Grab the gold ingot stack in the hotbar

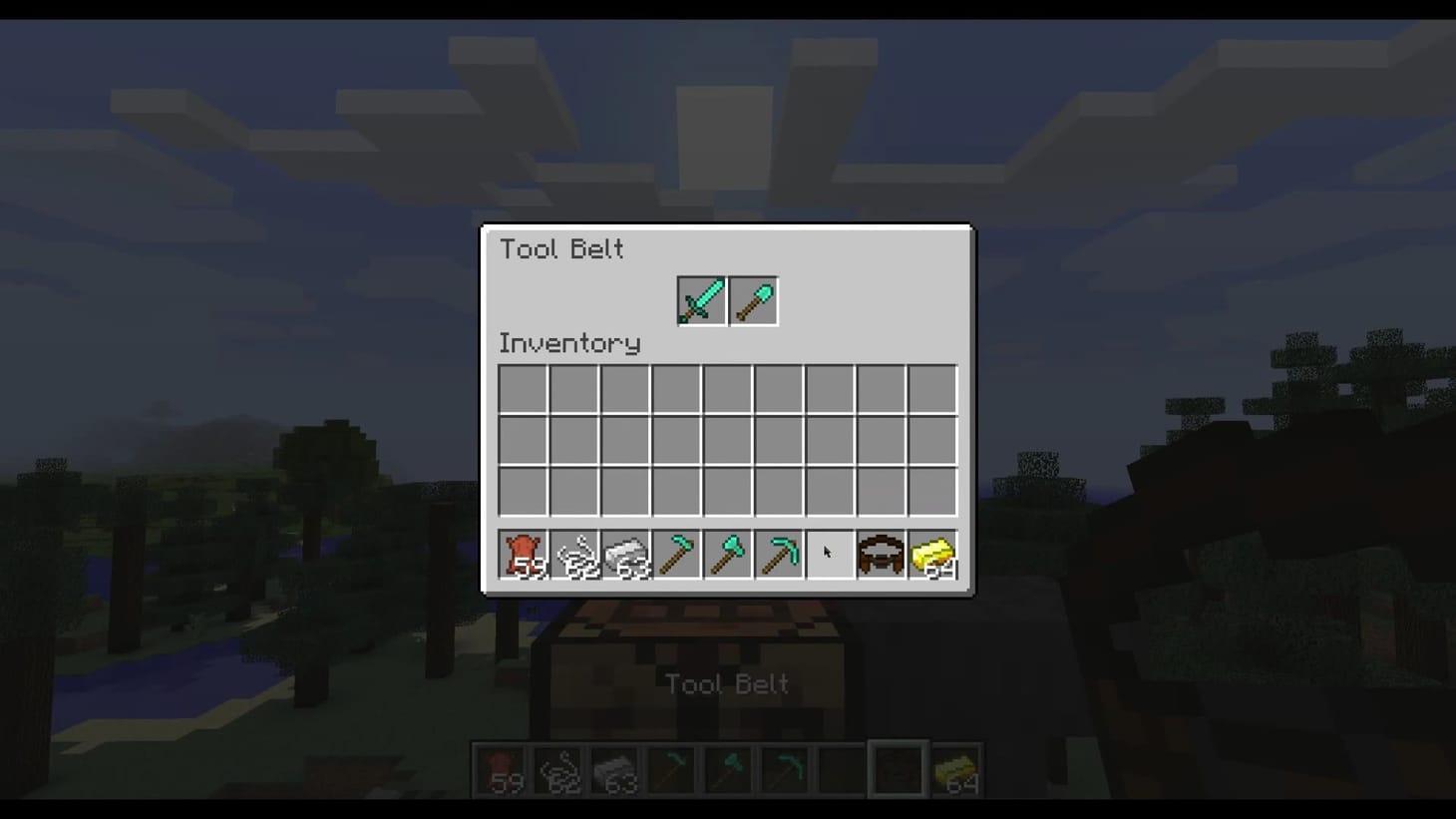click(x=932, y=553)
